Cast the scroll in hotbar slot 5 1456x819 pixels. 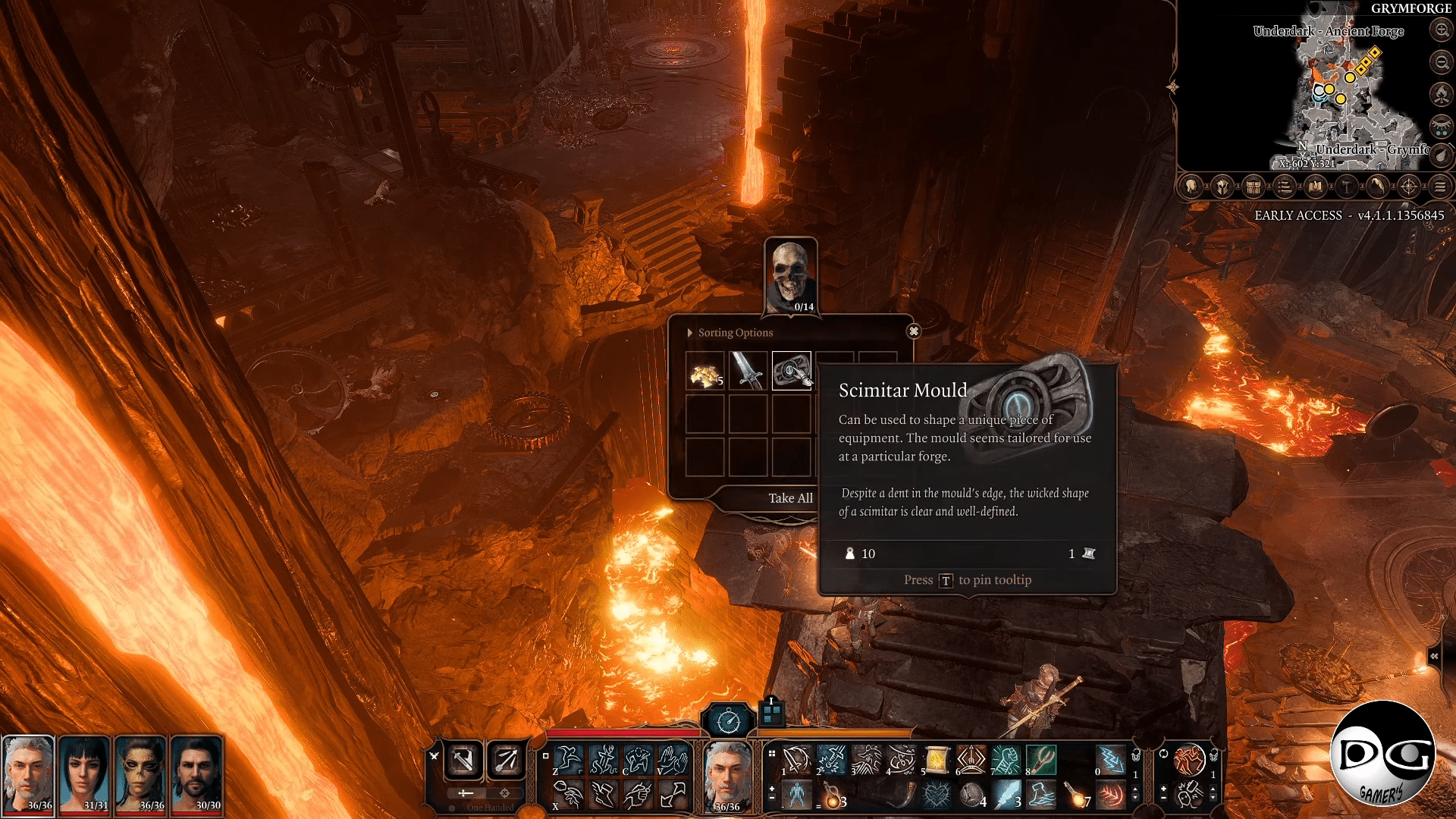[937, 760]
